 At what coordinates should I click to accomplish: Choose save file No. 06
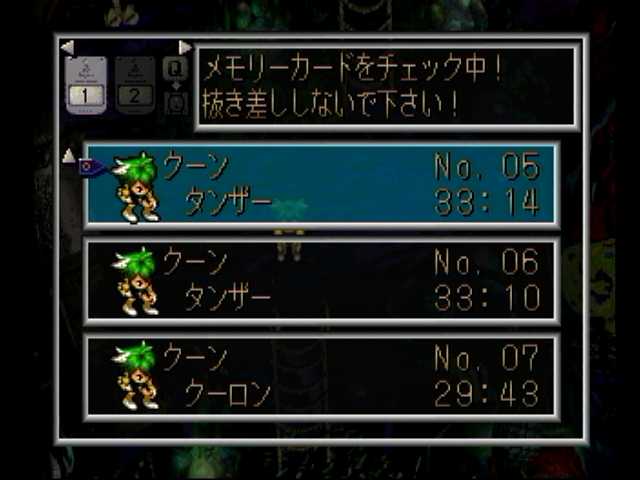click(x=322, y=280)
